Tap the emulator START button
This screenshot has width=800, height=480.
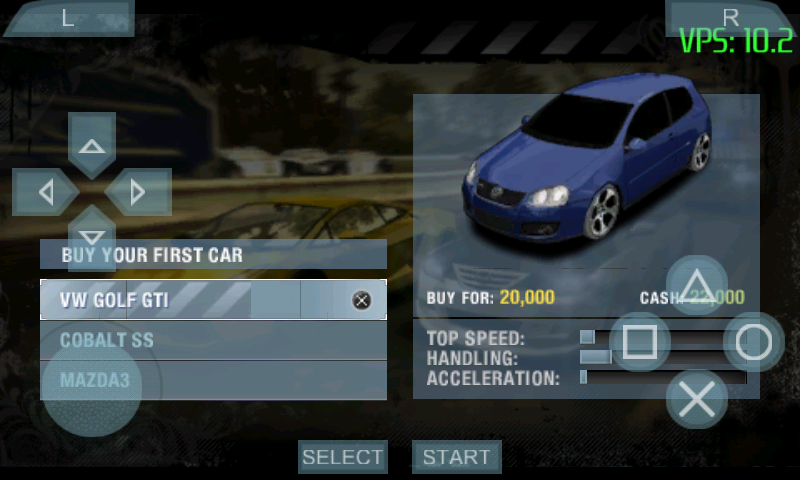tap(456, 457)
